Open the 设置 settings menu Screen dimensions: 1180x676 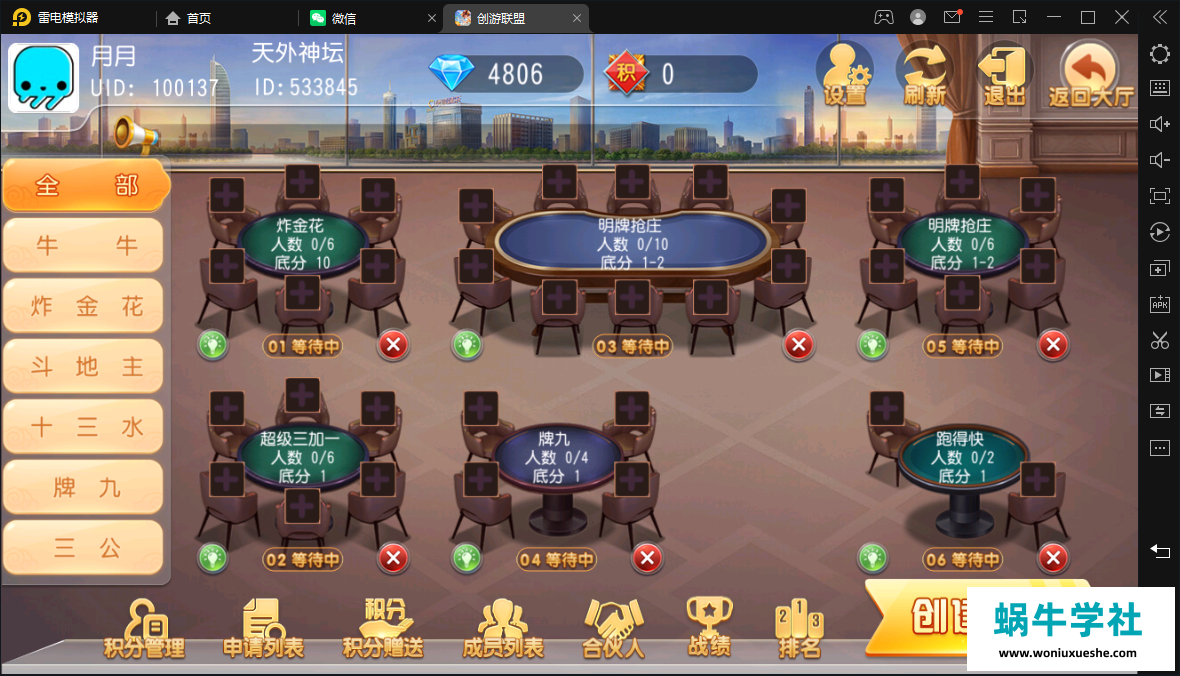[x=844, y=74]
